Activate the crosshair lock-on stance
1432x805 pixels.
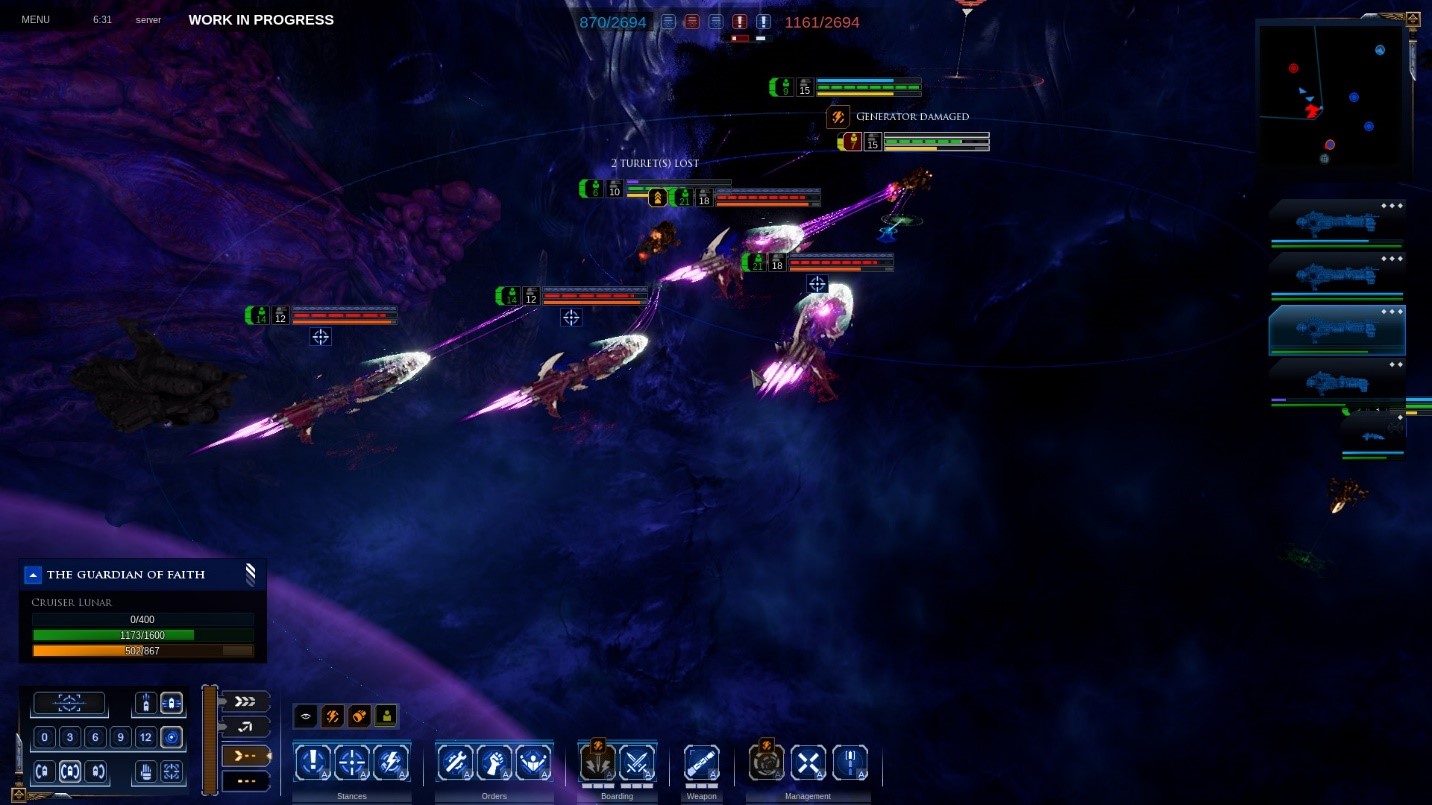coord(351,764)
